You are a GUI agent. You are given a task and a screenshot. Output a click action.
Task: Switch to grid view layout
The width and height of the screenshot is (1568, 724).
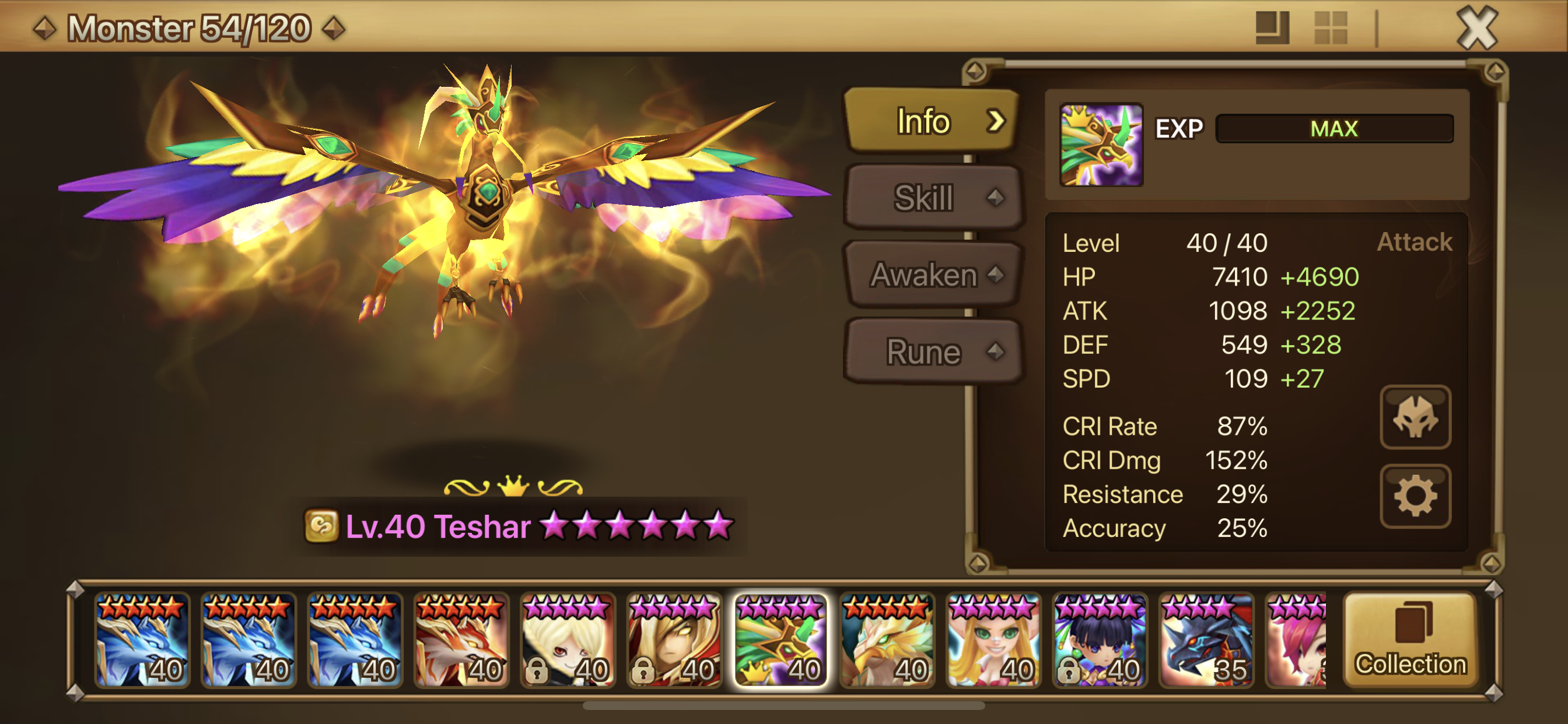pos(1331,28)
